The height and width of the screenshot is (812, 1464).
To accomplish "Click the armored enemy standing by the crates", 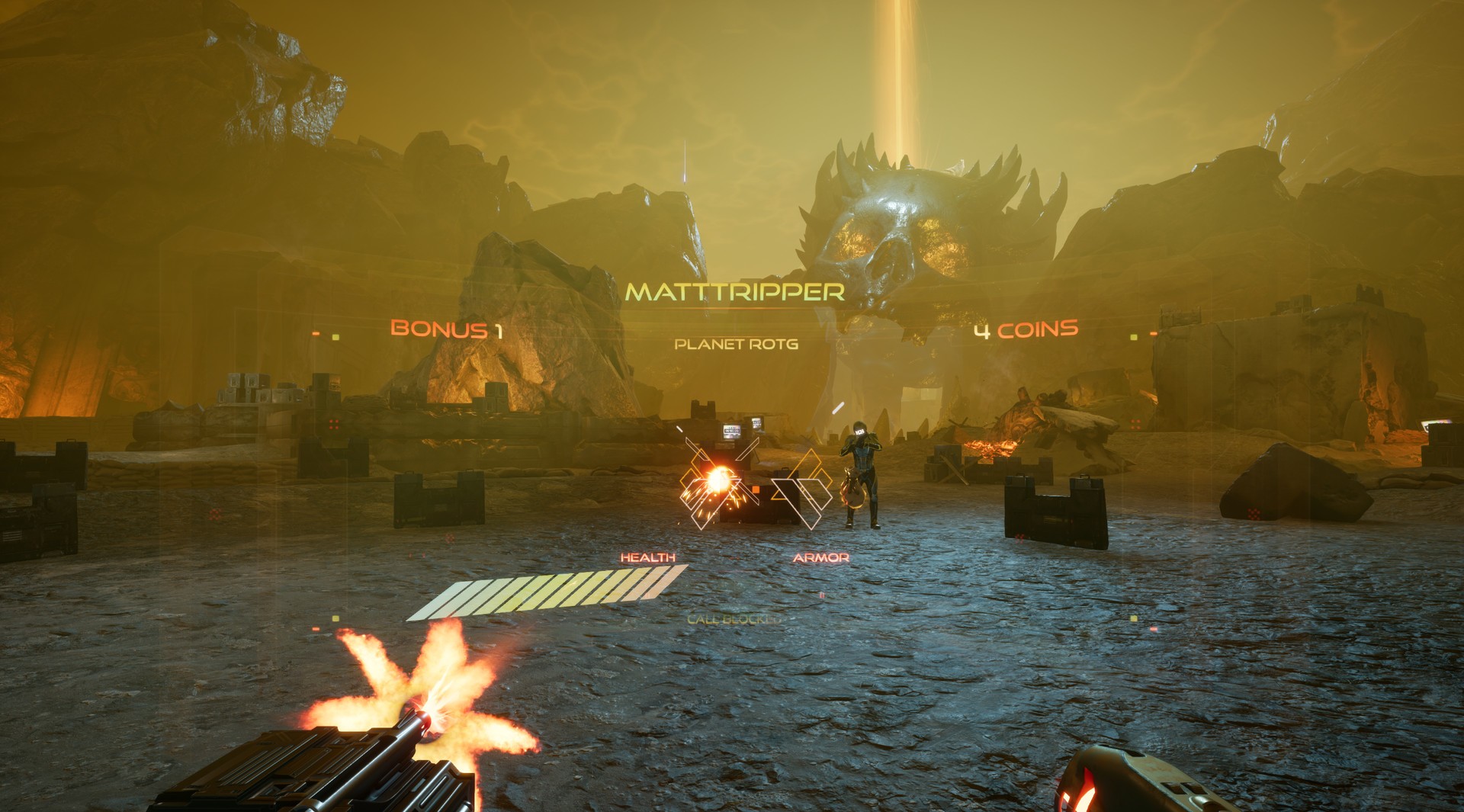I will 862,473.
